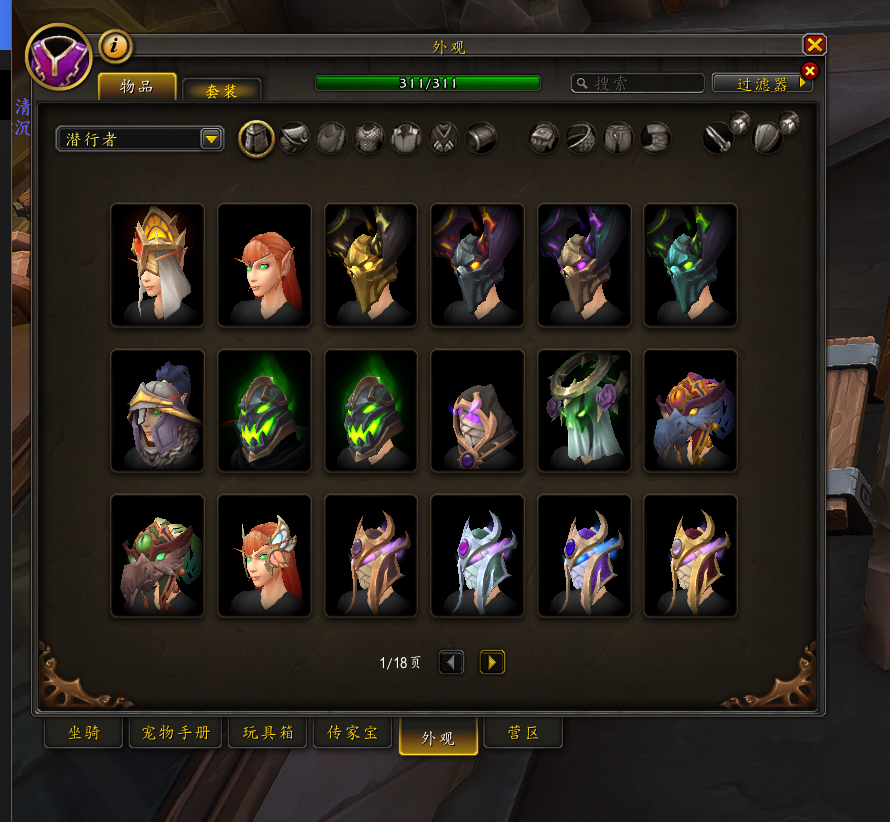This screenshot has height=822, width=890.
Task: Close the 外观 appearance window
Action: point(815,45)
